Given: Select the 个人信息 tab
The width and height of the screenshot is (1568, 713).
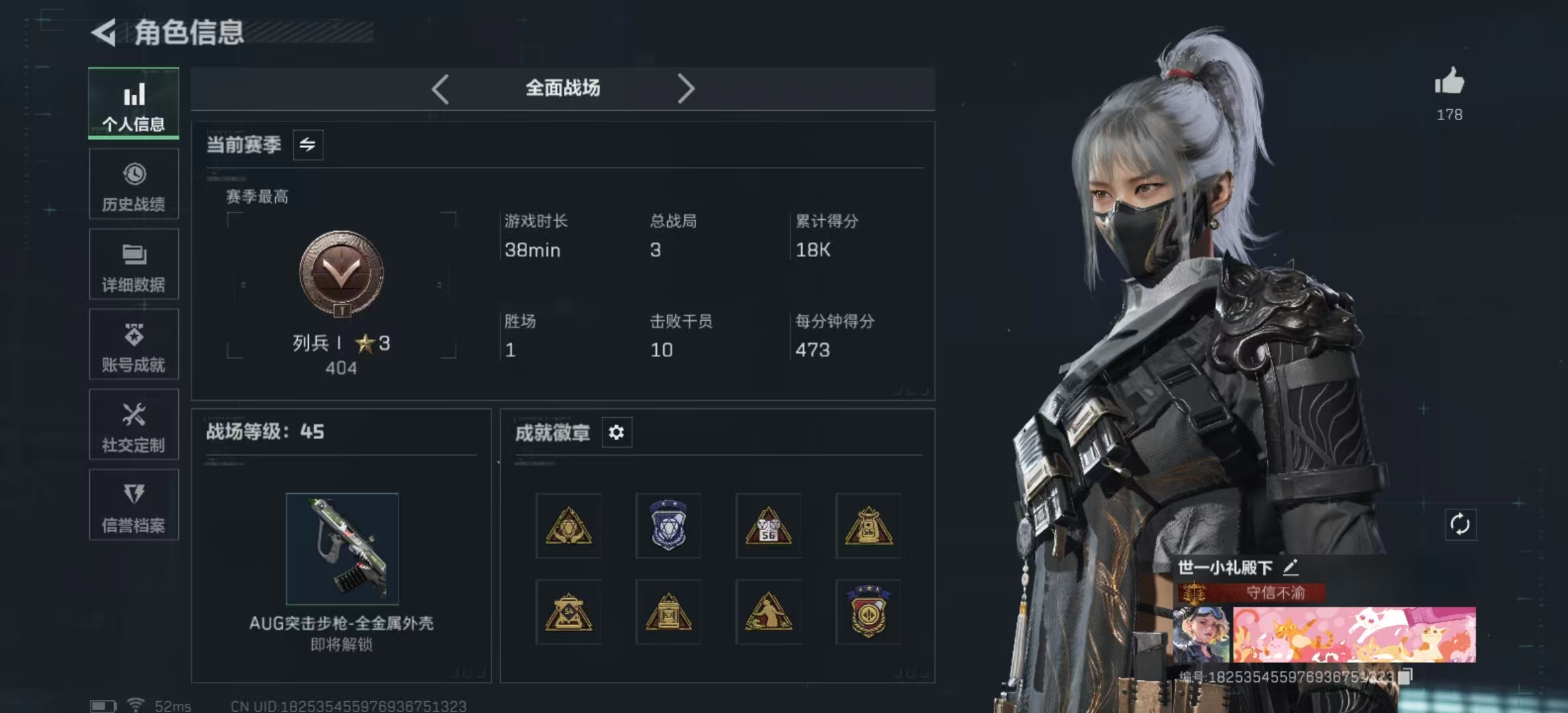Looking at the screenshot, I should [x=133, y=103].
